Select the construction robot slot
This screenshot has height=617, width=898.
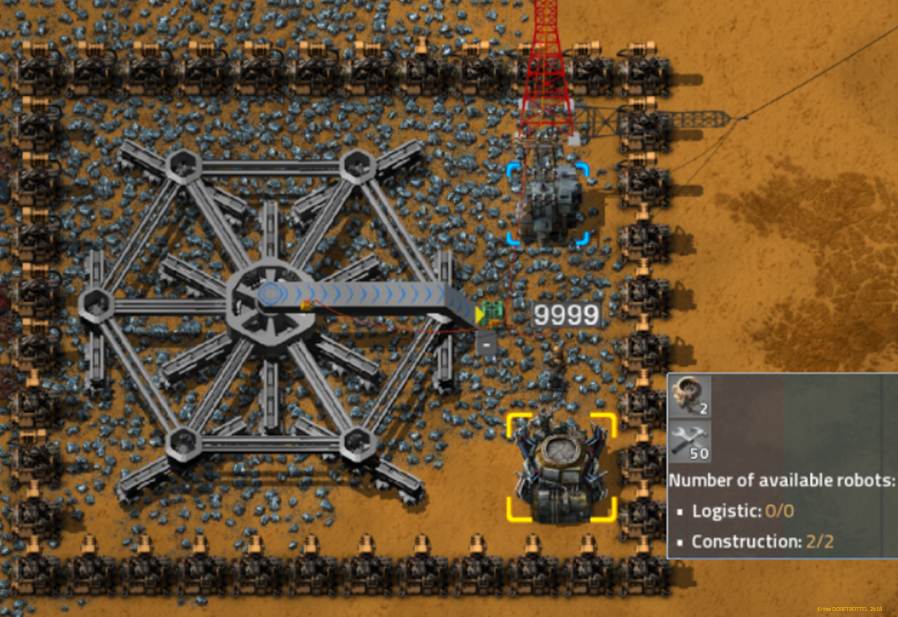click(x=689, y=394)
